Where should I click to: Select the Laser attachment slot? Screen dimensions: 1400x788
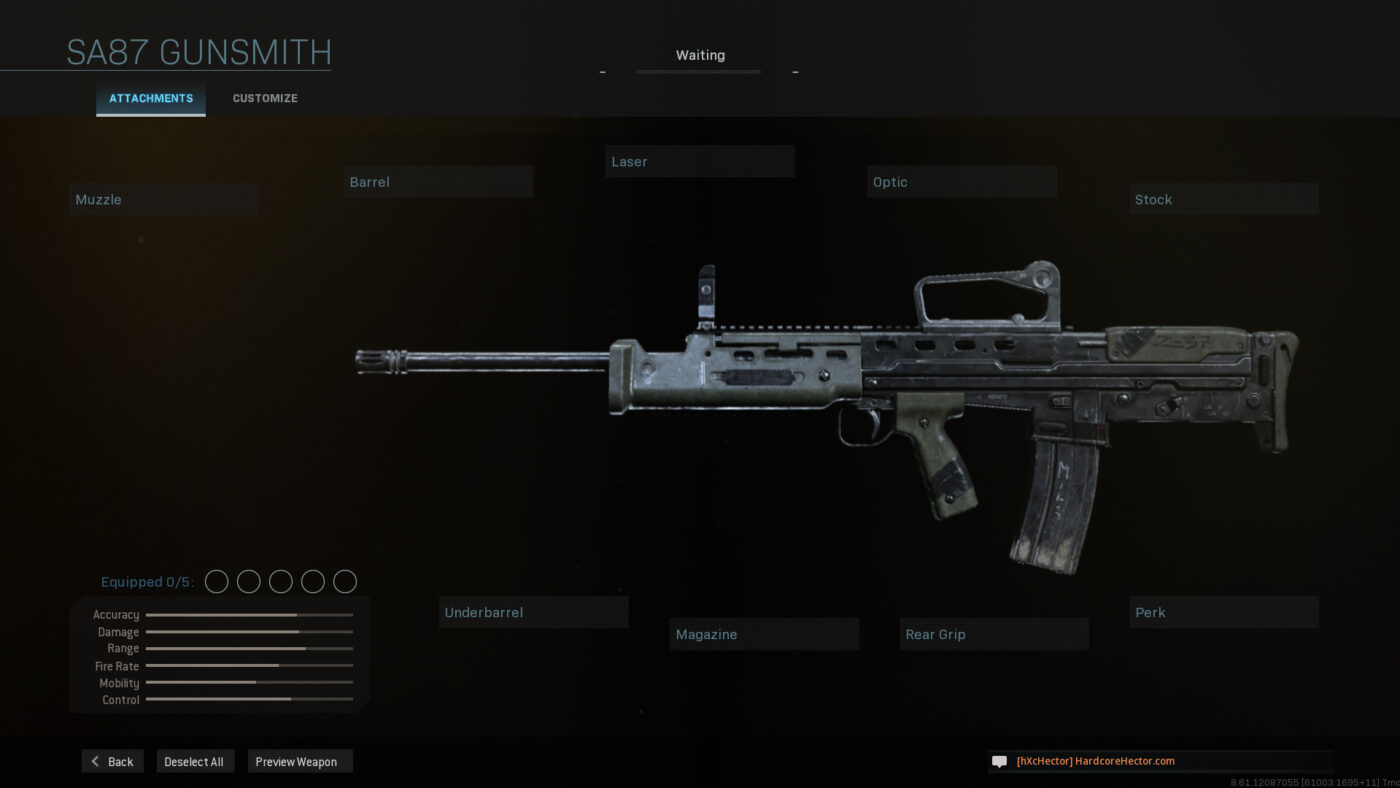[699, 161]
